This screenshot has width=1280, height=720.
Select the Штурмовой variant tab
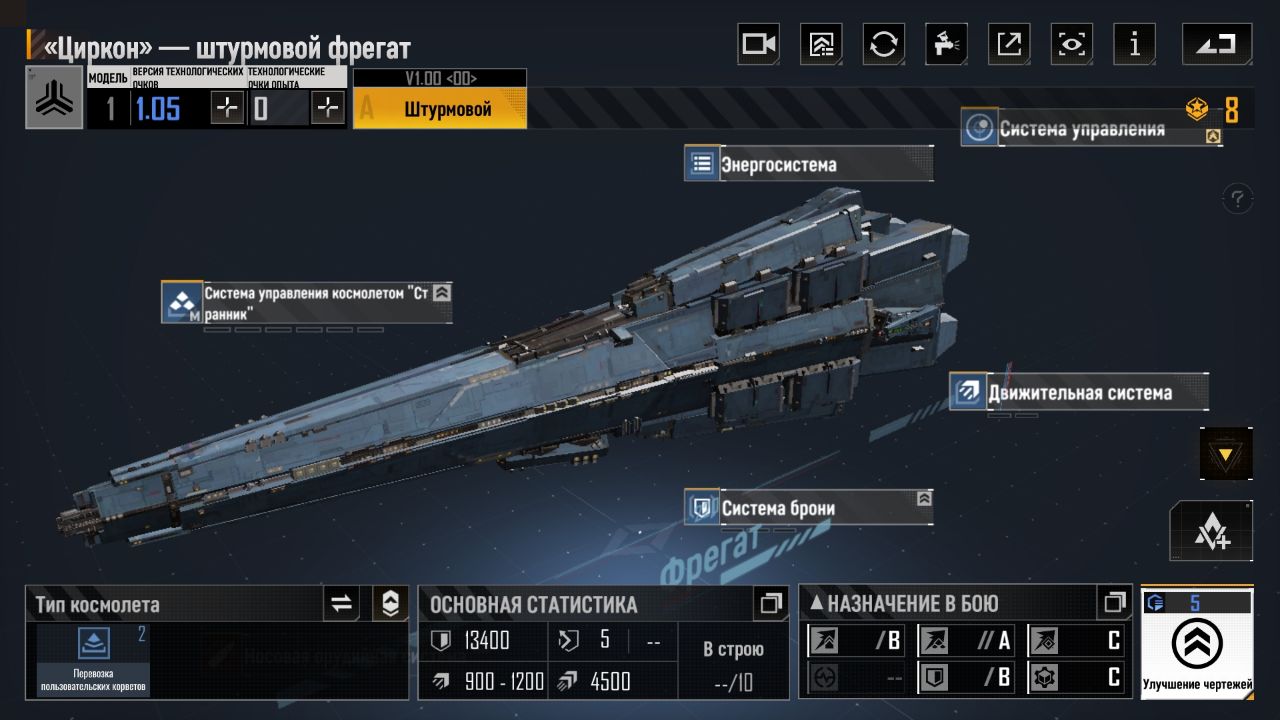pyautogui.click(x=440, y=109)
